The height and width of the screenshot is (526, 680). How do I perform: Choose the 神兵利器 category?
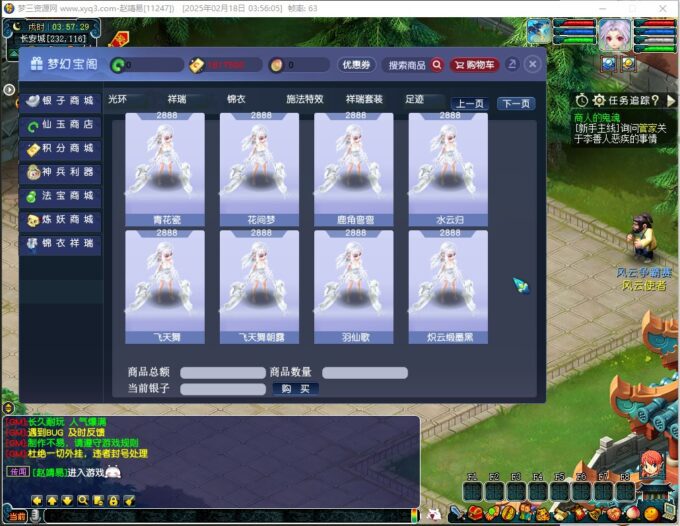tap(60, 172)
